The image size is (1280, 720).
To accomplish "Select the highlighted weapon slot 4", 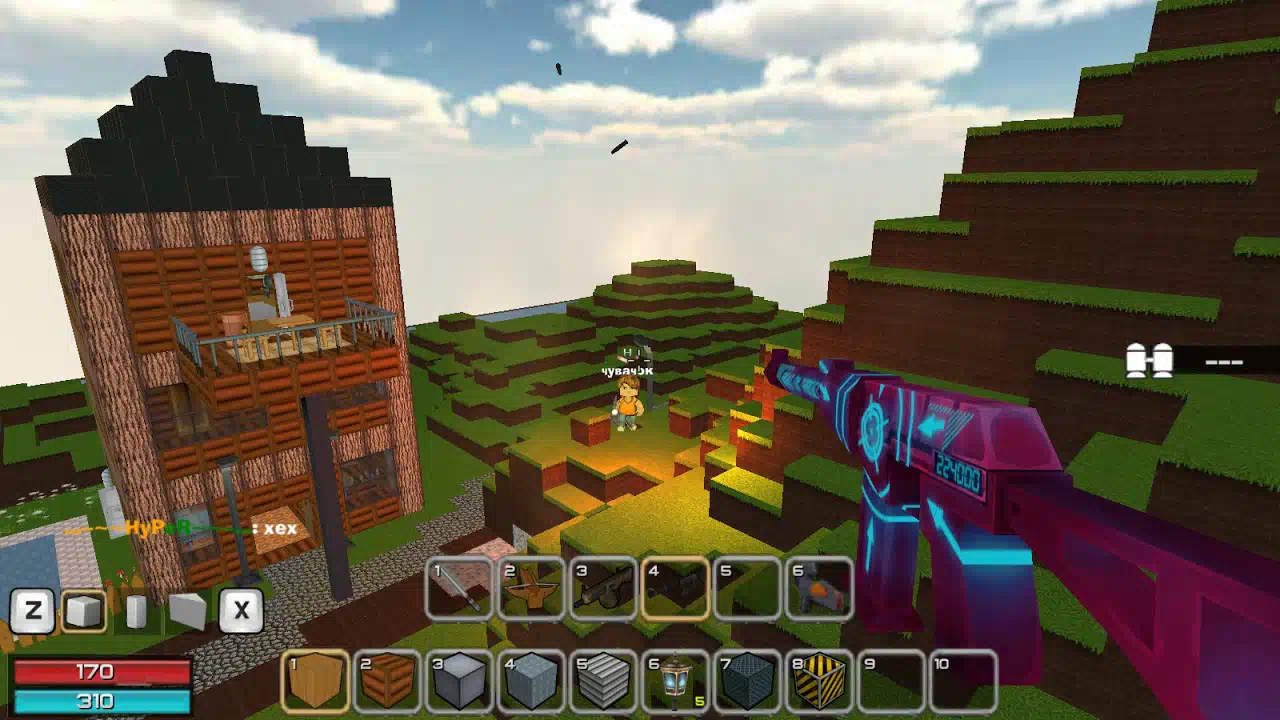I will tap(675, 587).
